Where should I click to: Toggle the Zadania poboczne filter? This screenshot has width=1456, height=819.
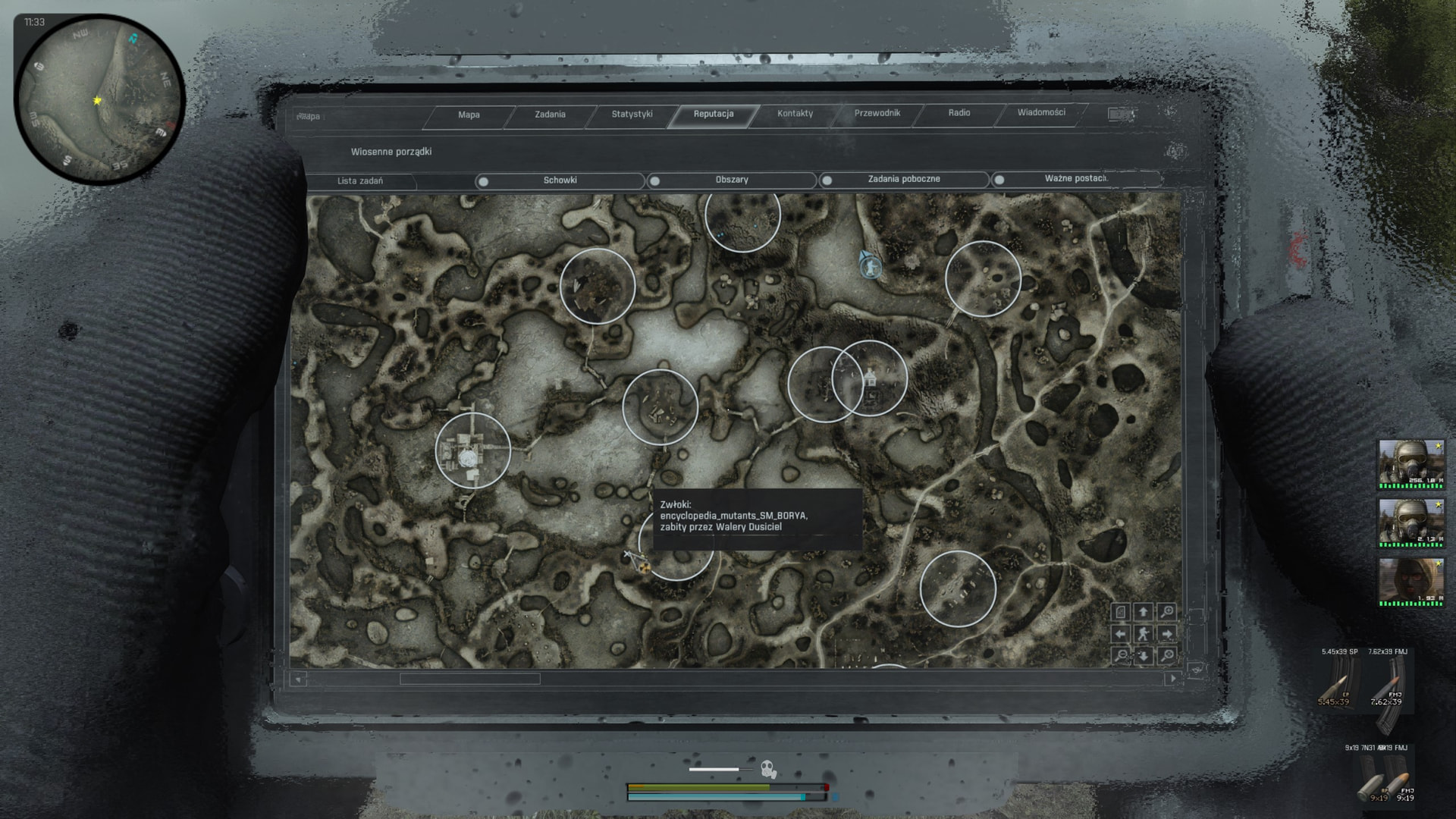903,179
